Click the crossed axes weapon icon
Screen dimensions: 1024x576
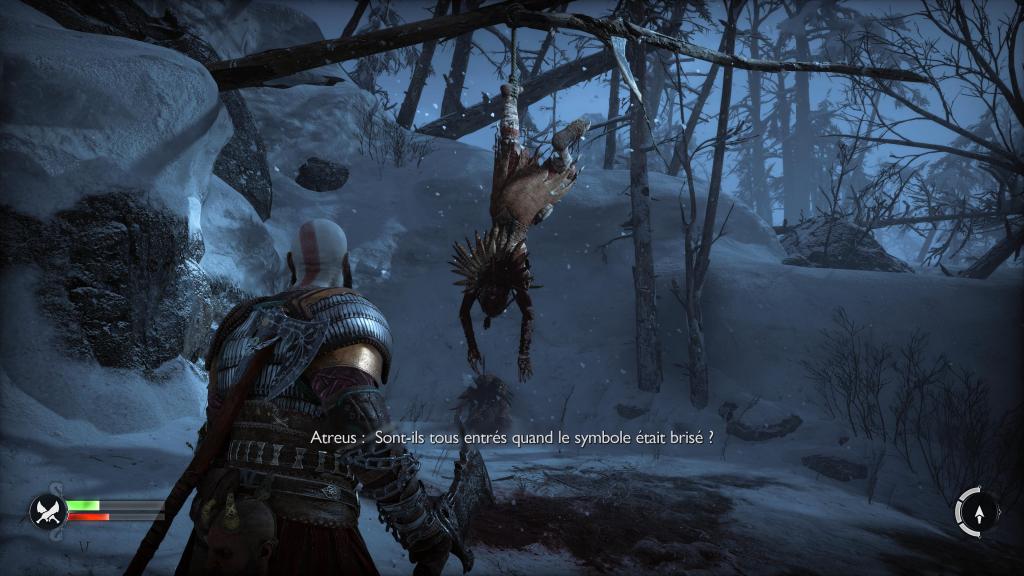[47, 512]
